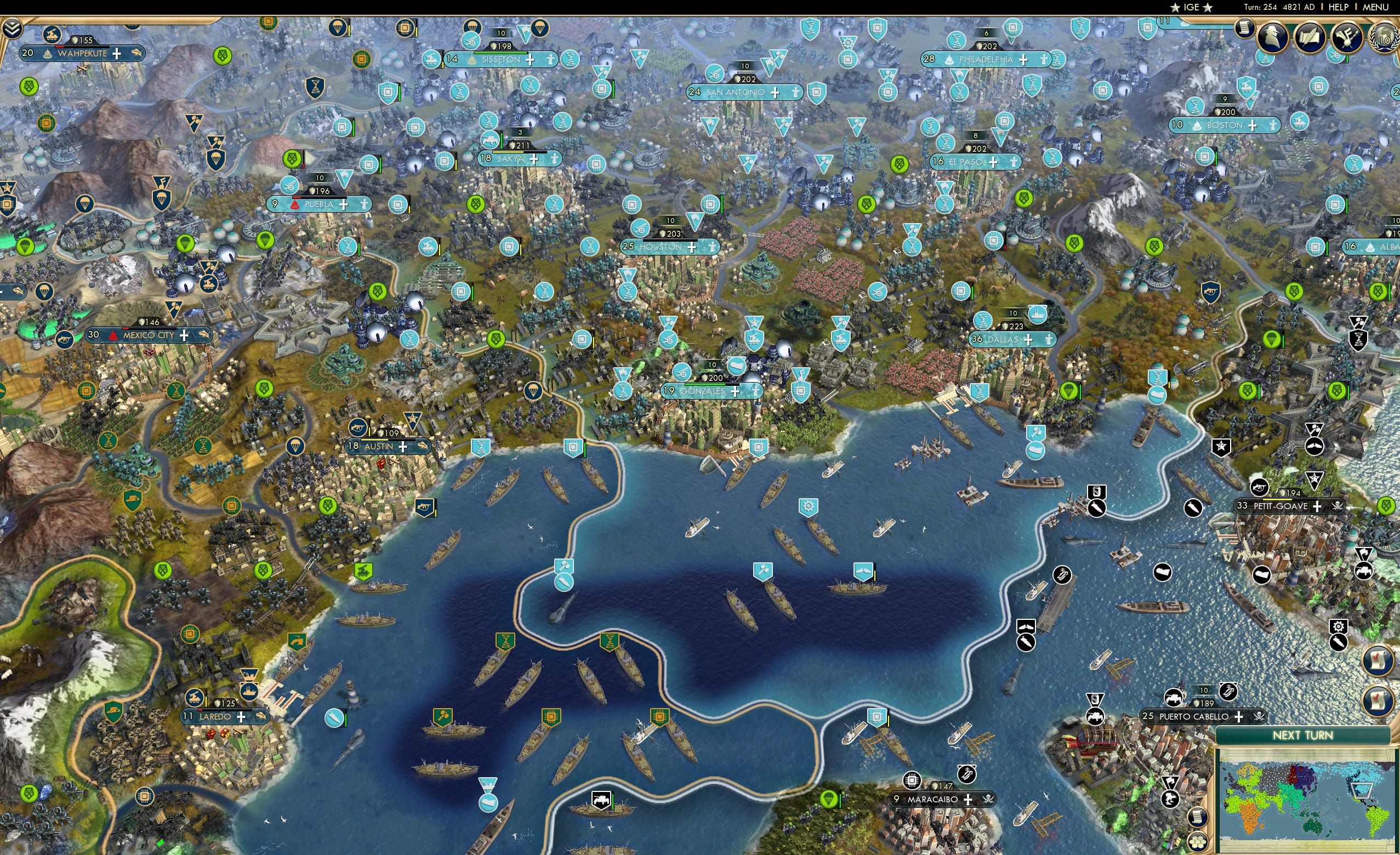Image resolution: width=1400 pixels, height=855 pixels.
Task: Expand the Dallas city banner plus button
Action: (x=1028, y=340)
